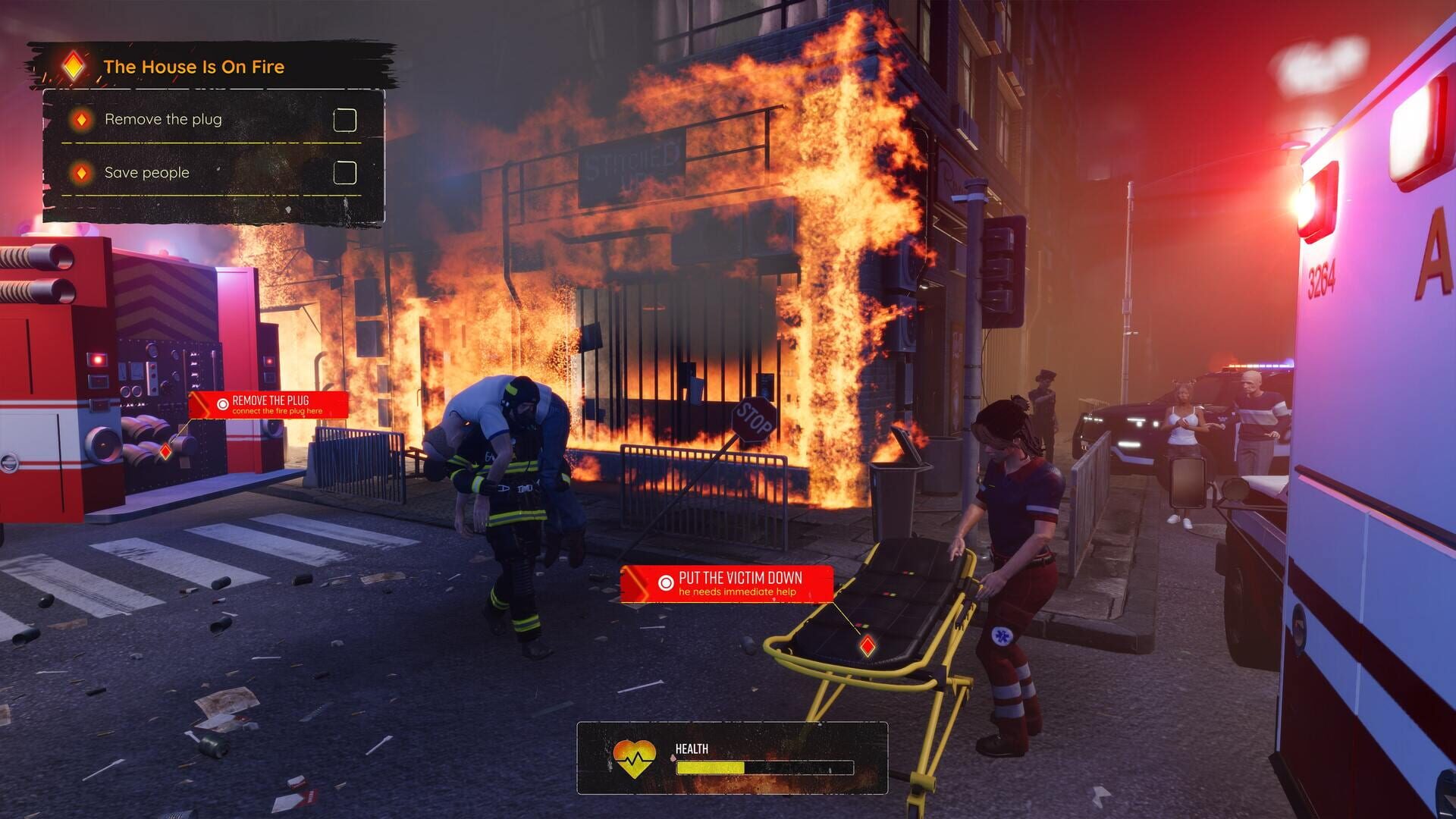The width and height of the screenshot is (1456, 819).
Task: Select the Remove the plug objective diamond icon
Action: (83, 118)
